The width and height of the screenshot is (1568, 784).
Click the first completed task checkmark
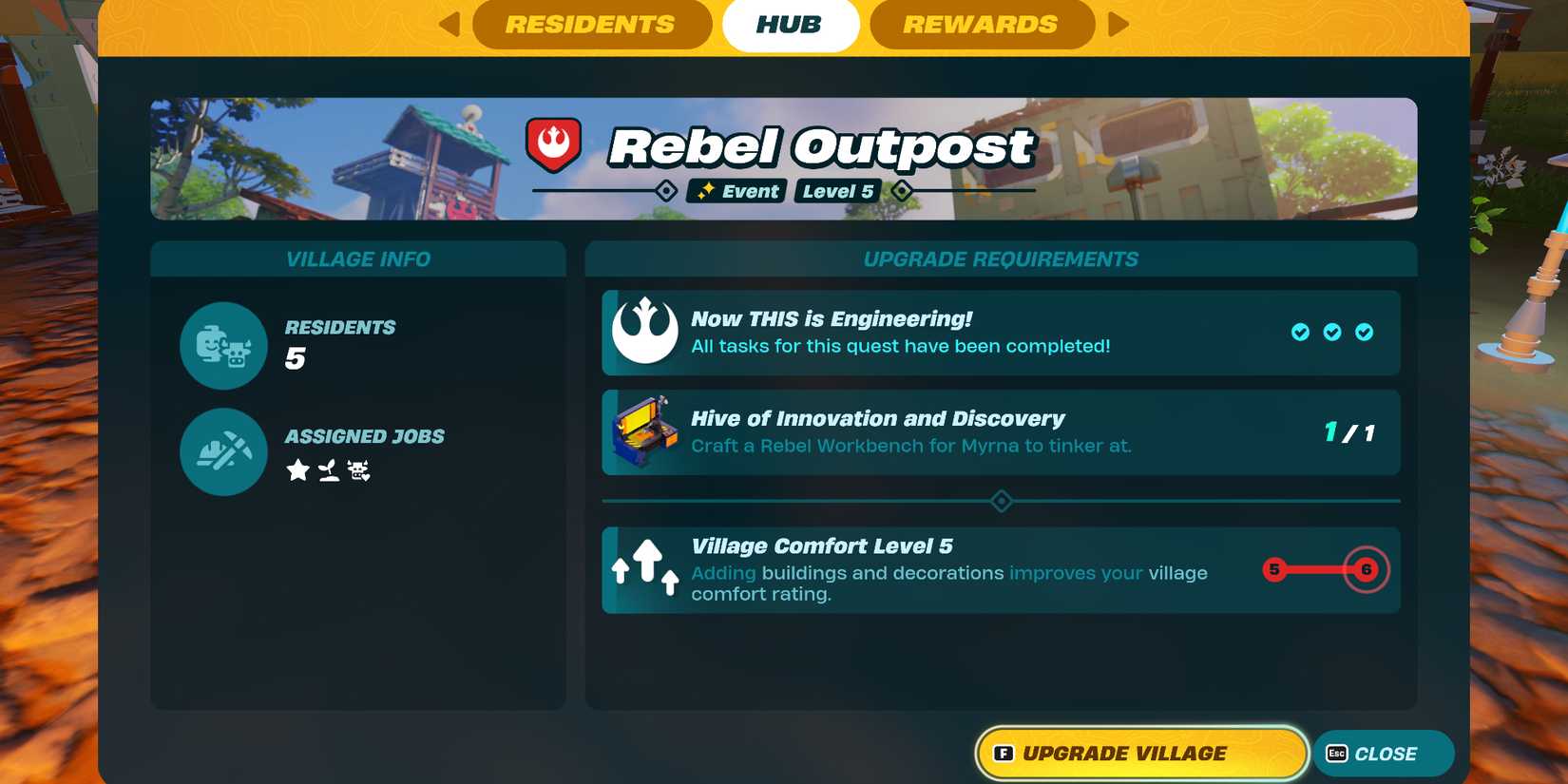click(1298, 333)
